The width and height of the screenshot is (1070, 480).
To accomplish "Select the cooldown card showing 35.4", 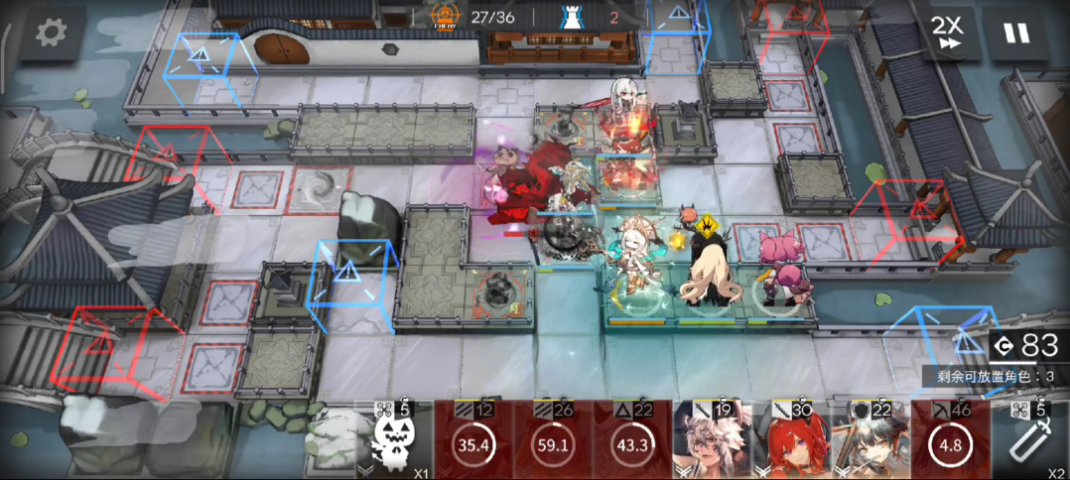I will click(x=473, y=441).
